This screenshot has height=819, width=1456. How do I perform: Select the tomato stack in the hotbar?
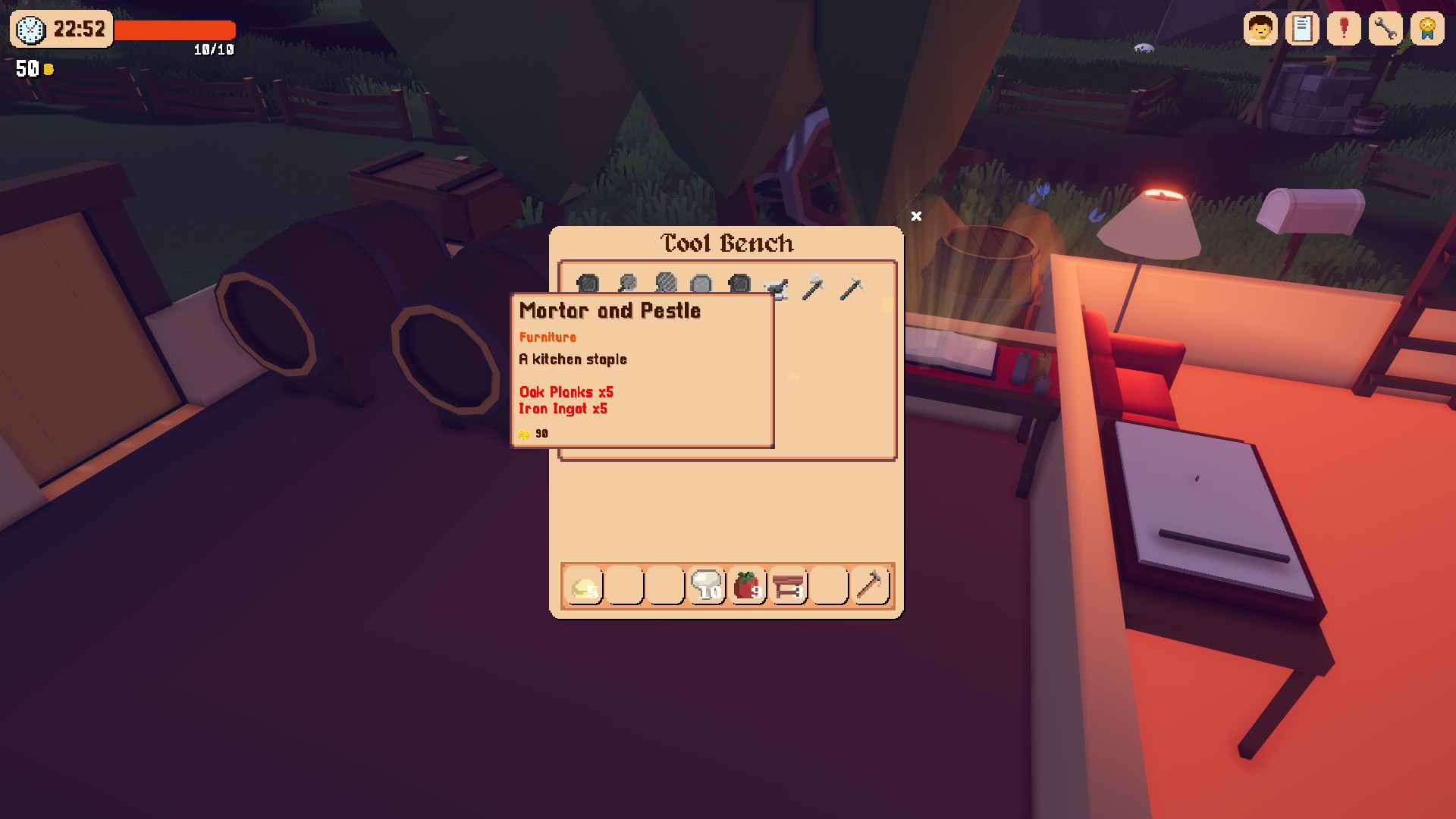748,585
